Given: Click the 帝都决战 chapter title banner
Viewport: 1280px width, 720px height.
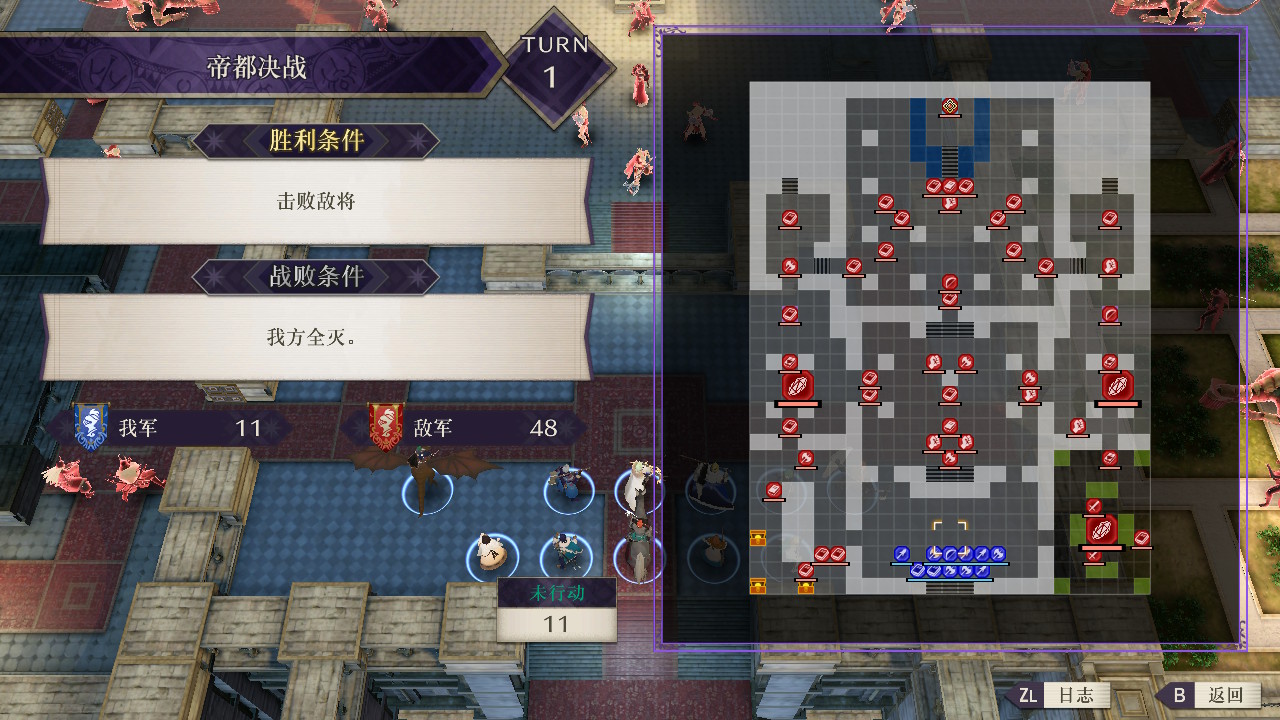Looking at the screenshot, I should 256,68.
